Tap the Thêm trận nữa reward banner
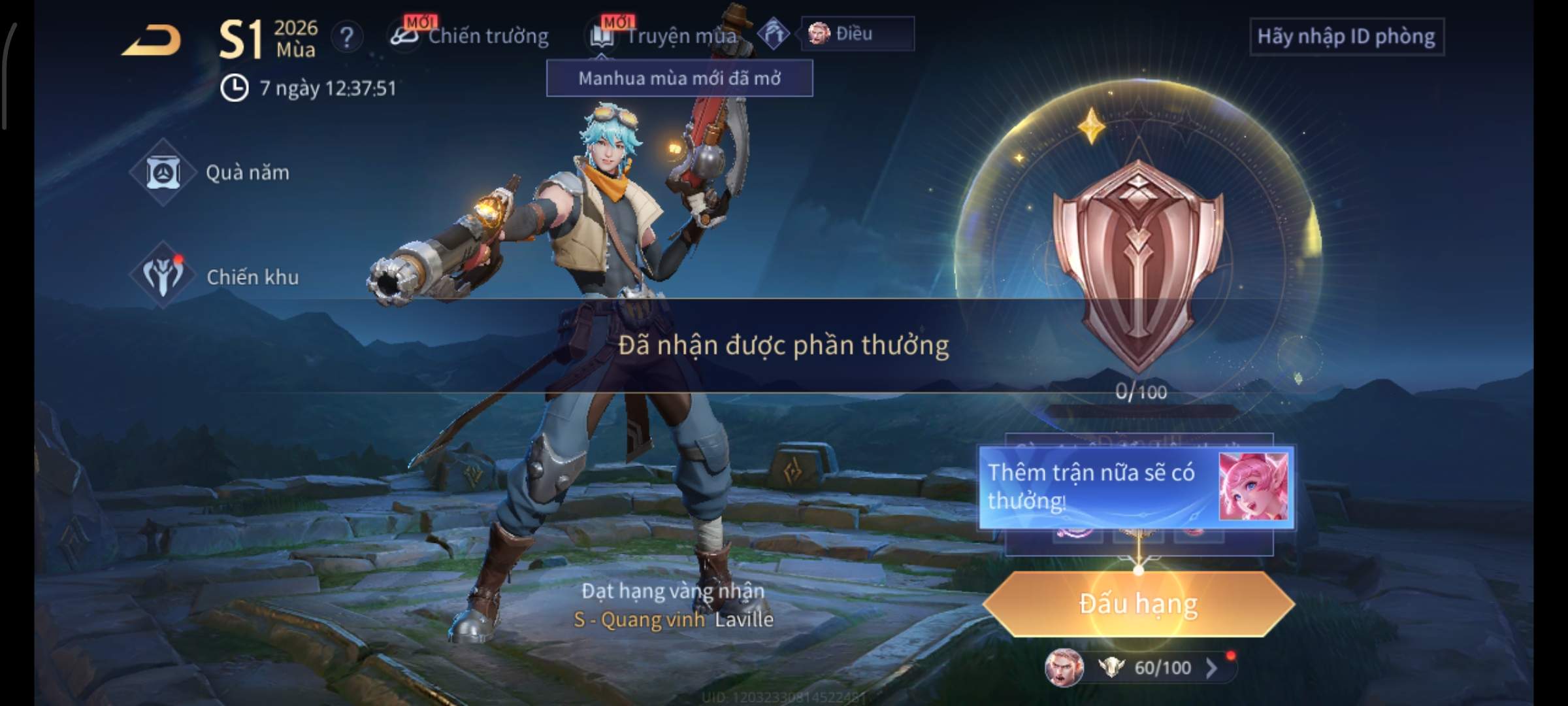Image resolution: width=1568 pixels, height=706 pixels. click(x=1135, y=487)
